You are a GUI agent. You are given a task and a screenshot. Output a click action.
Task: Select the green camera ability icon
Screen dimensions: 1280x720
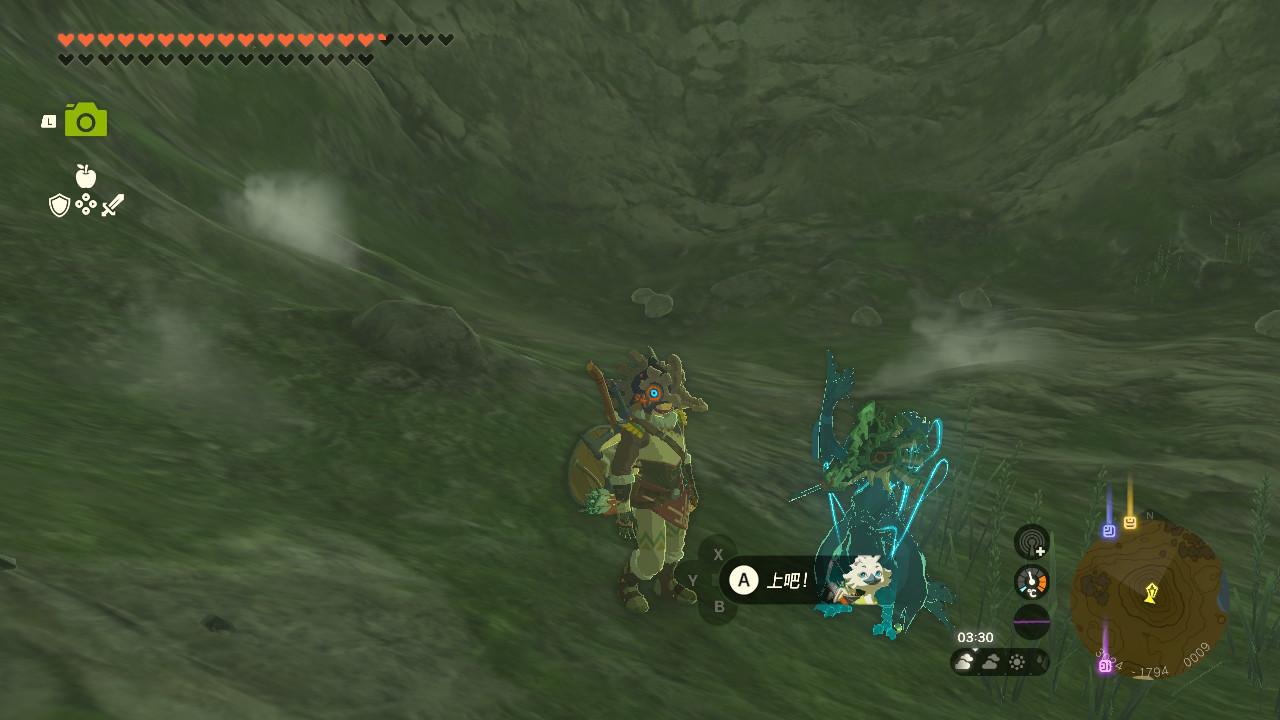click(x=86, y=120)
